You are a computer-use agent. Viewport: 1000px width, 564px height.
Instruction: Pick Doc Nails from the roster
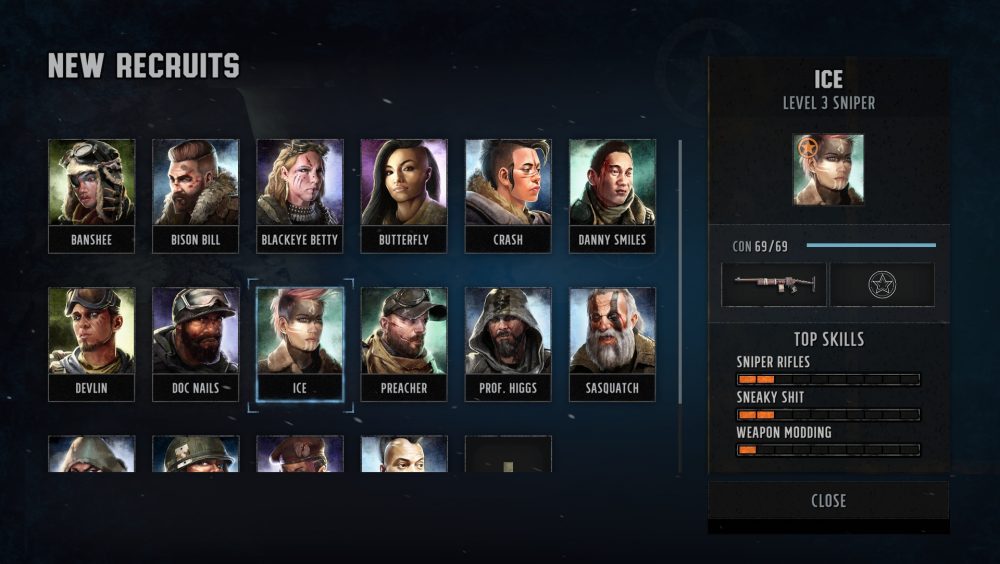pos(195,343)
